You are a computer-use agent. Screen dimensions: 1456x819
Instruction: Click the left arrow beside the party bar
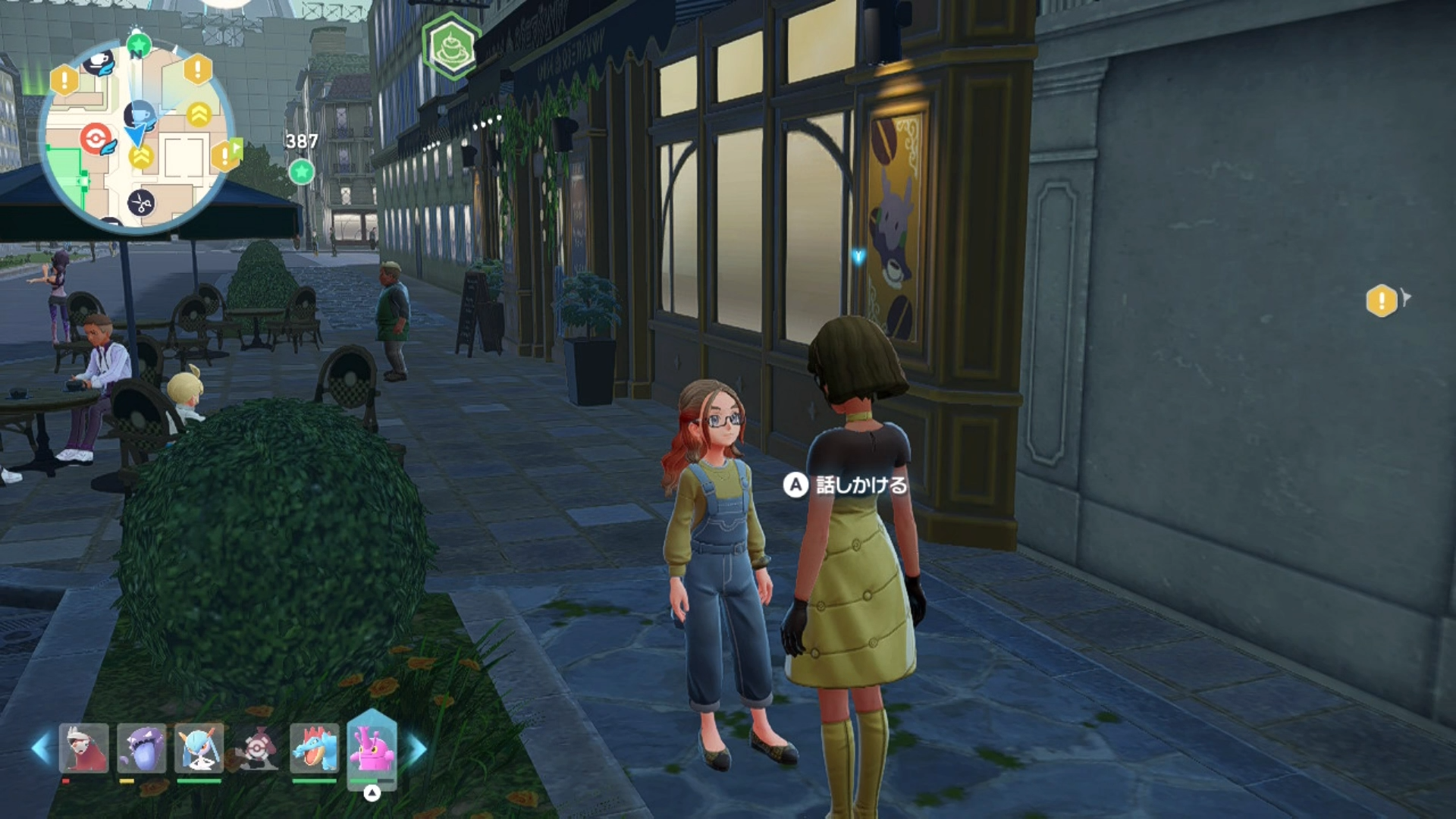click(41, 748)
